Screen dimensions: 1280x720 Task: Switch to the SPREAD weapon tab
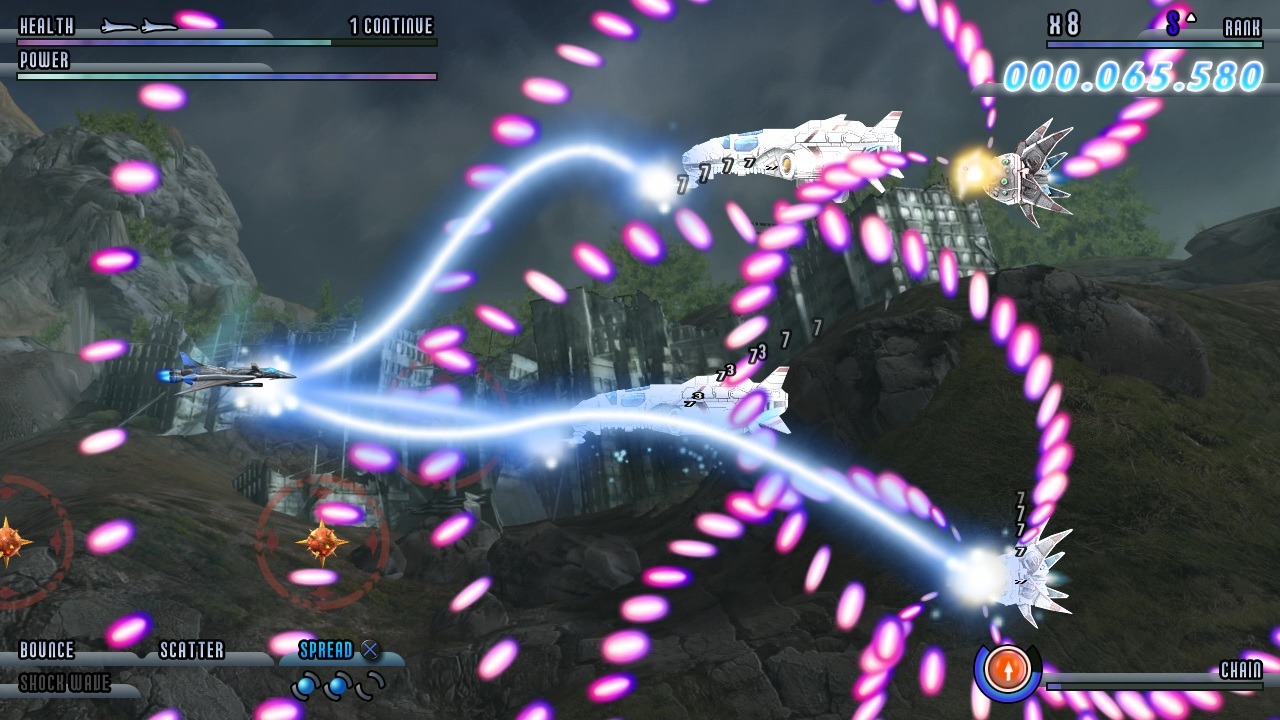pos(327,650)
